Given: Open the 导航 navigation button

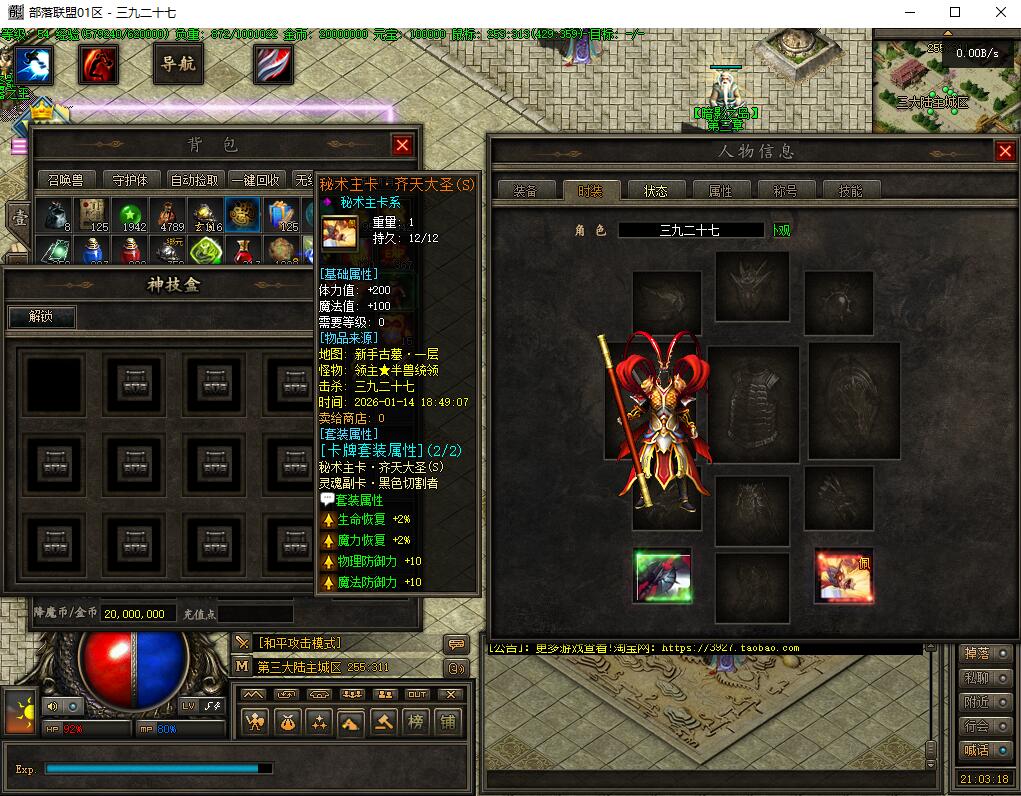Looking at the screenshot, I should tap(178, 65).
